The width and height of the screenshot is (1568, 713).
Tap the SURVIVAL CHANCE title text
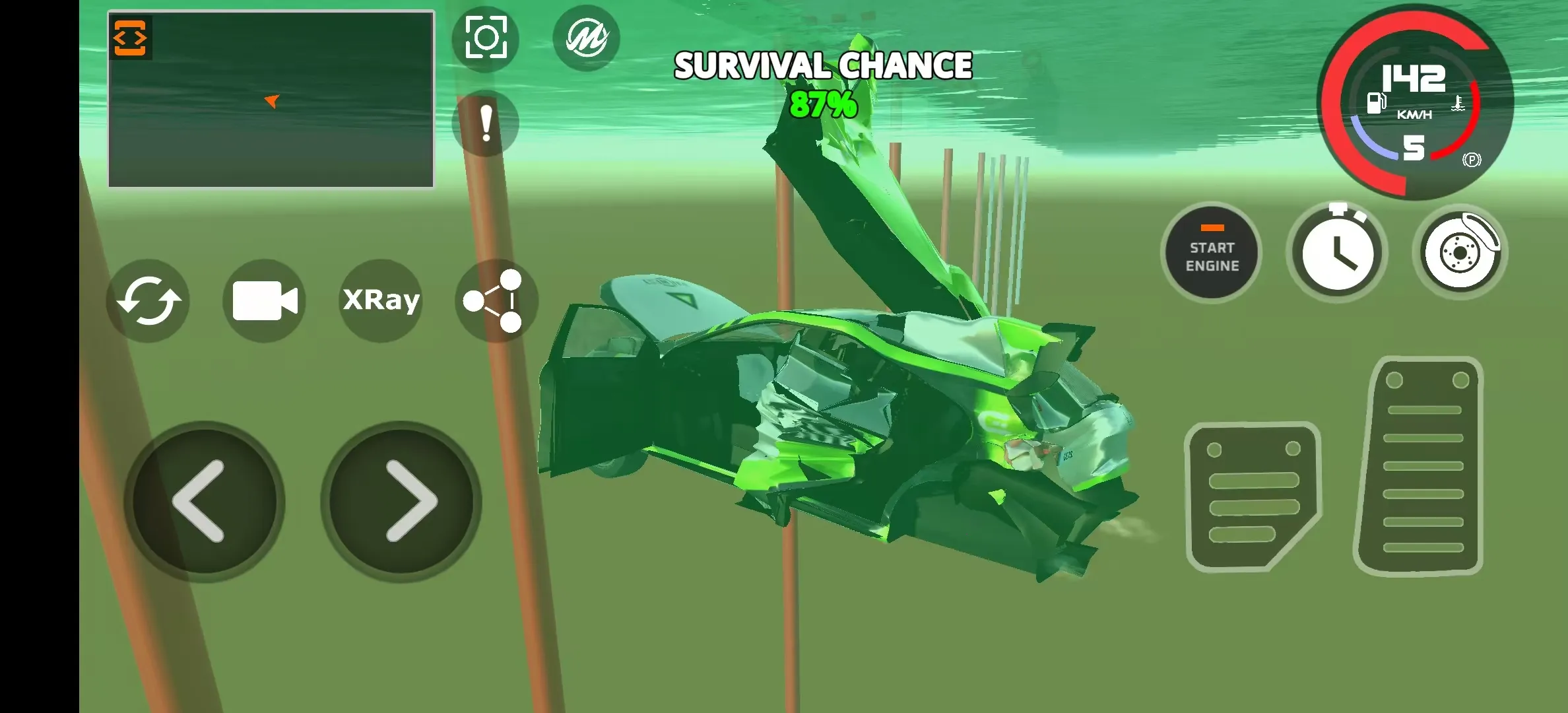click(x=823, y=65)
